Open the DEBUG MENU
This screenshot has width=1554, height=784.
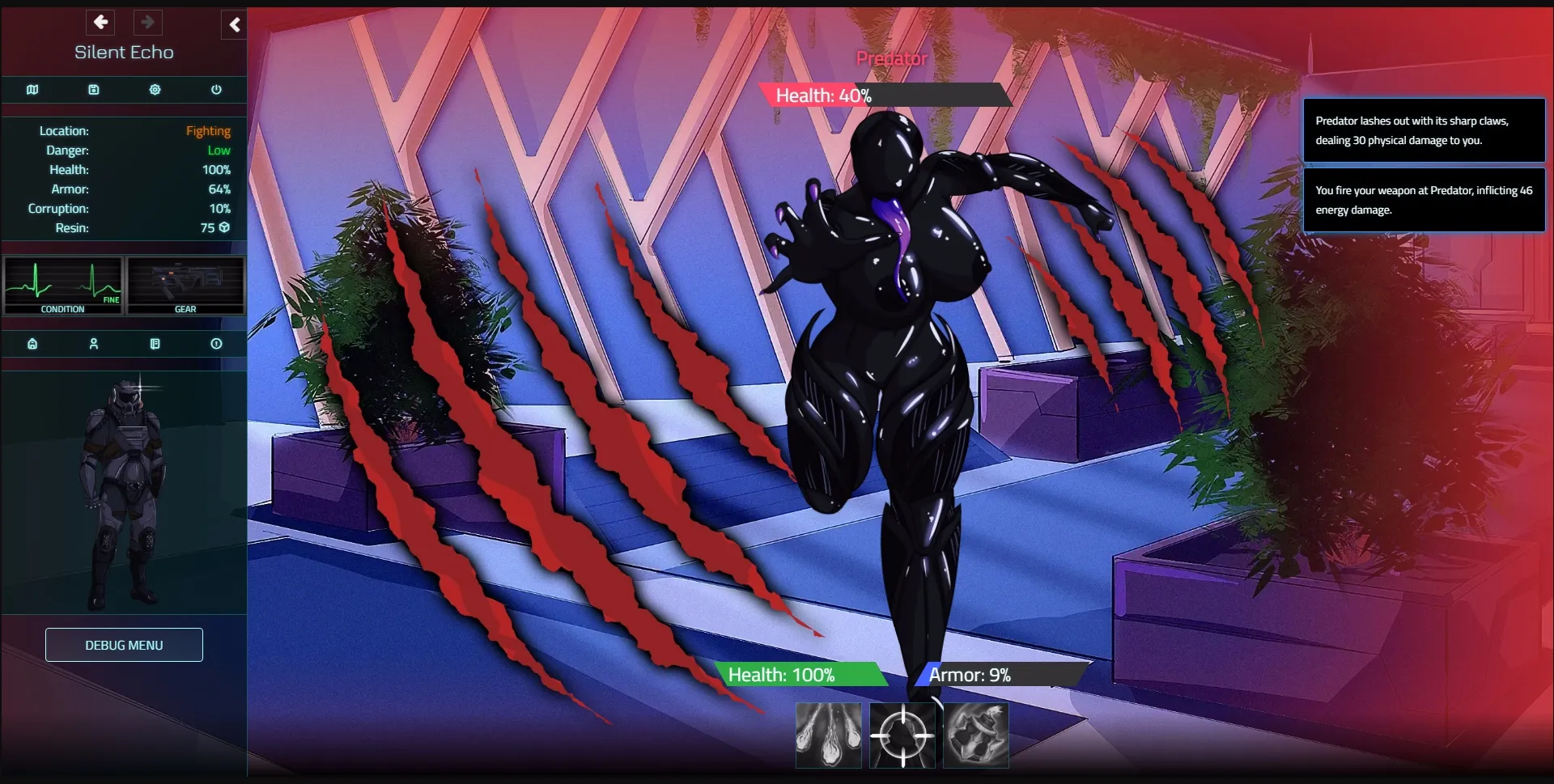(123, 645)
